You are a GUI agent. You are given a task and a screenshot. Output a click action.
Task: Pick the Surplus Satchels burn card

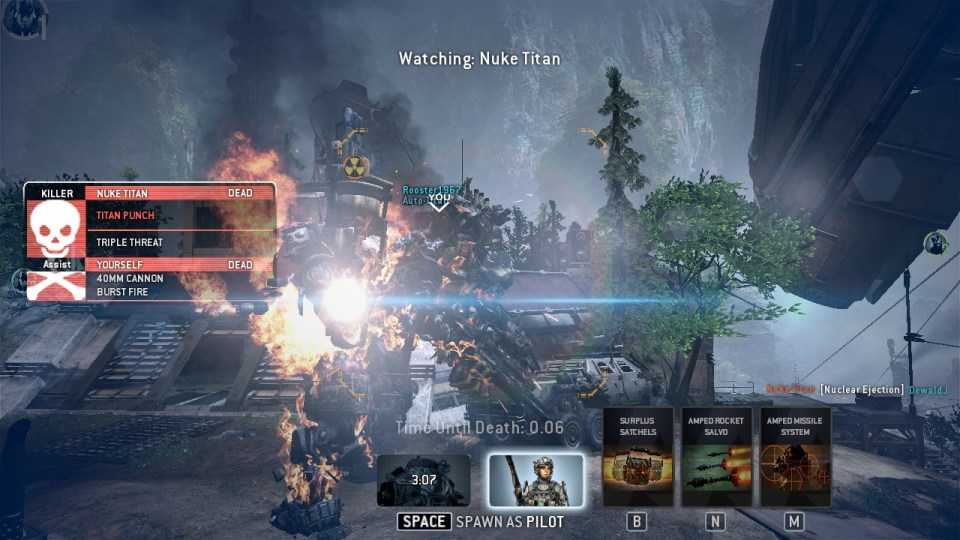637,457
